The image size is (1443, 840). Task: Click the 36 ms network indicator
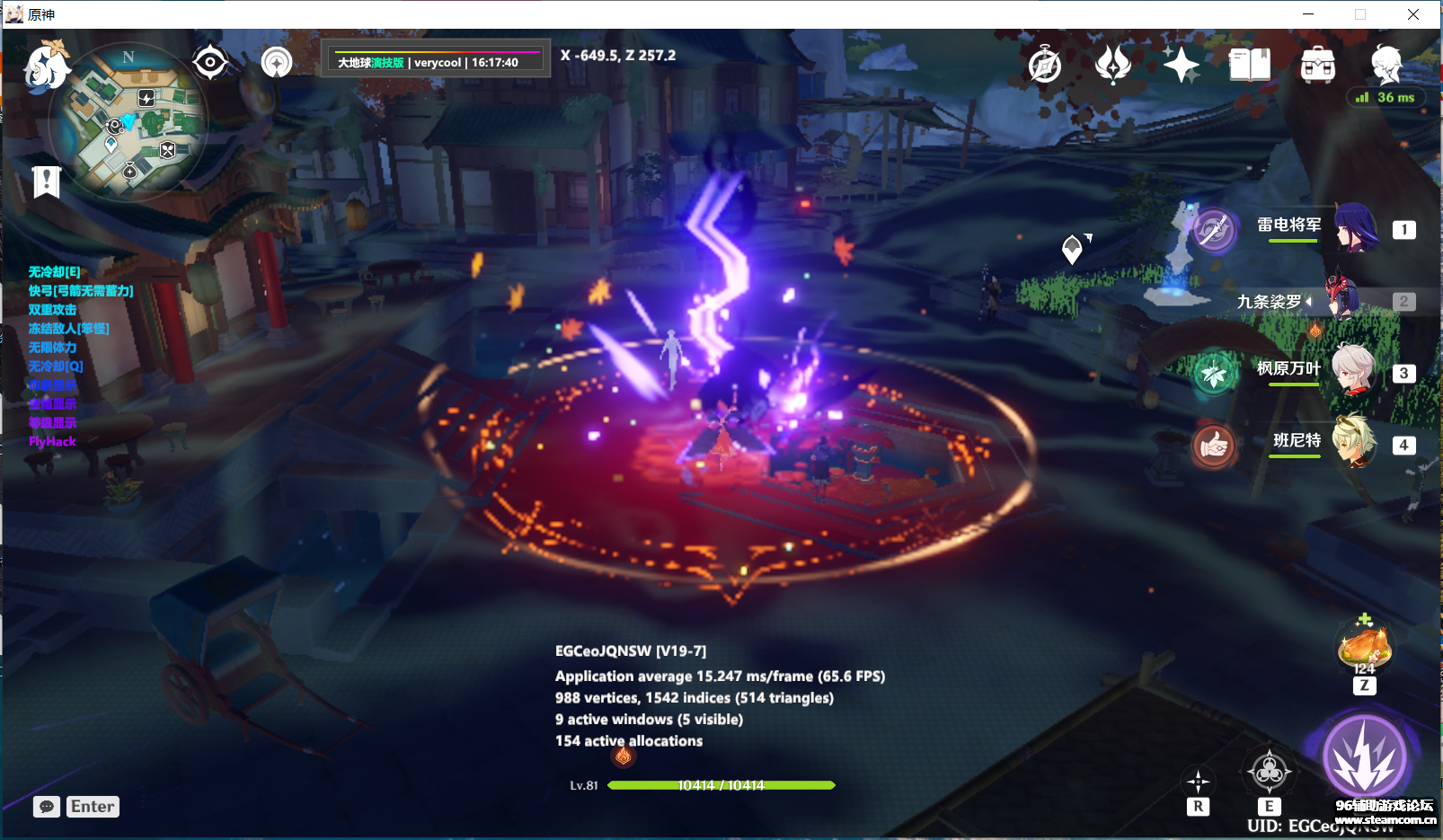[x=1387, y=97]
